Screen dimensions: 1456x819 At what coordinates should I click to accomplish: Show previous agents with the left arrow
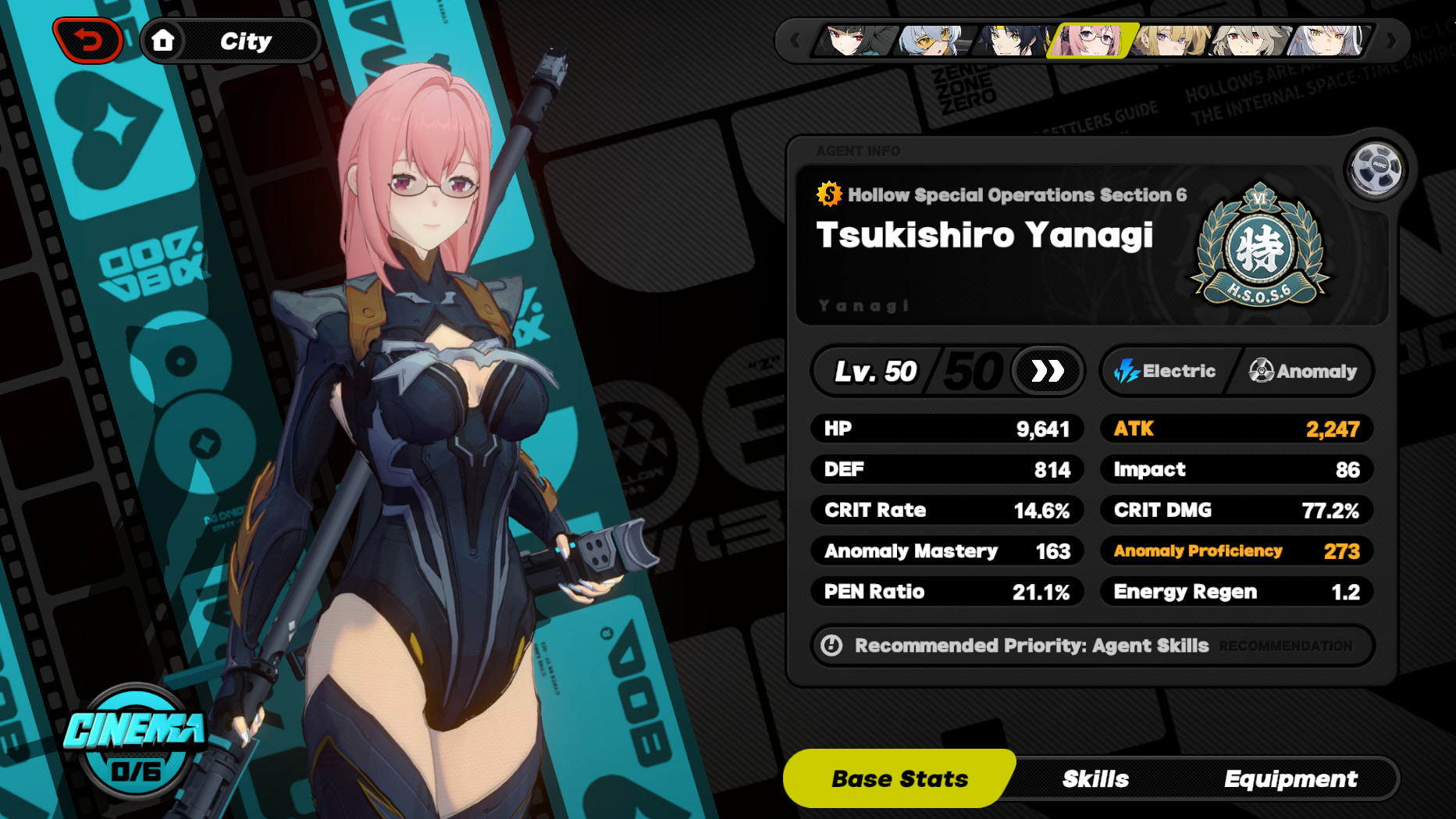(x=796, y=40)
